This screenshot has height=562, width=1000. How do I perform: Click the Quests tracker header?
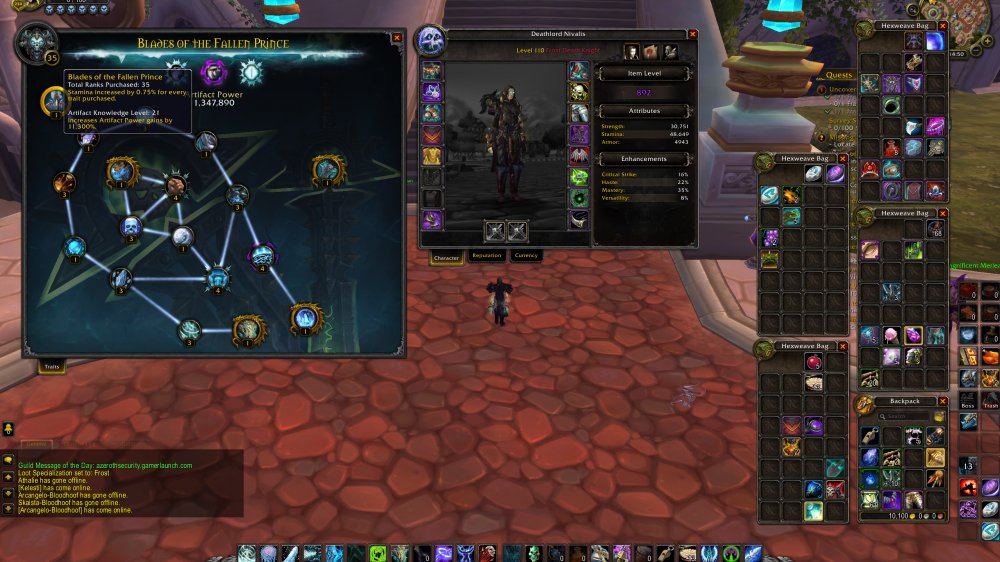click(839, 75)
